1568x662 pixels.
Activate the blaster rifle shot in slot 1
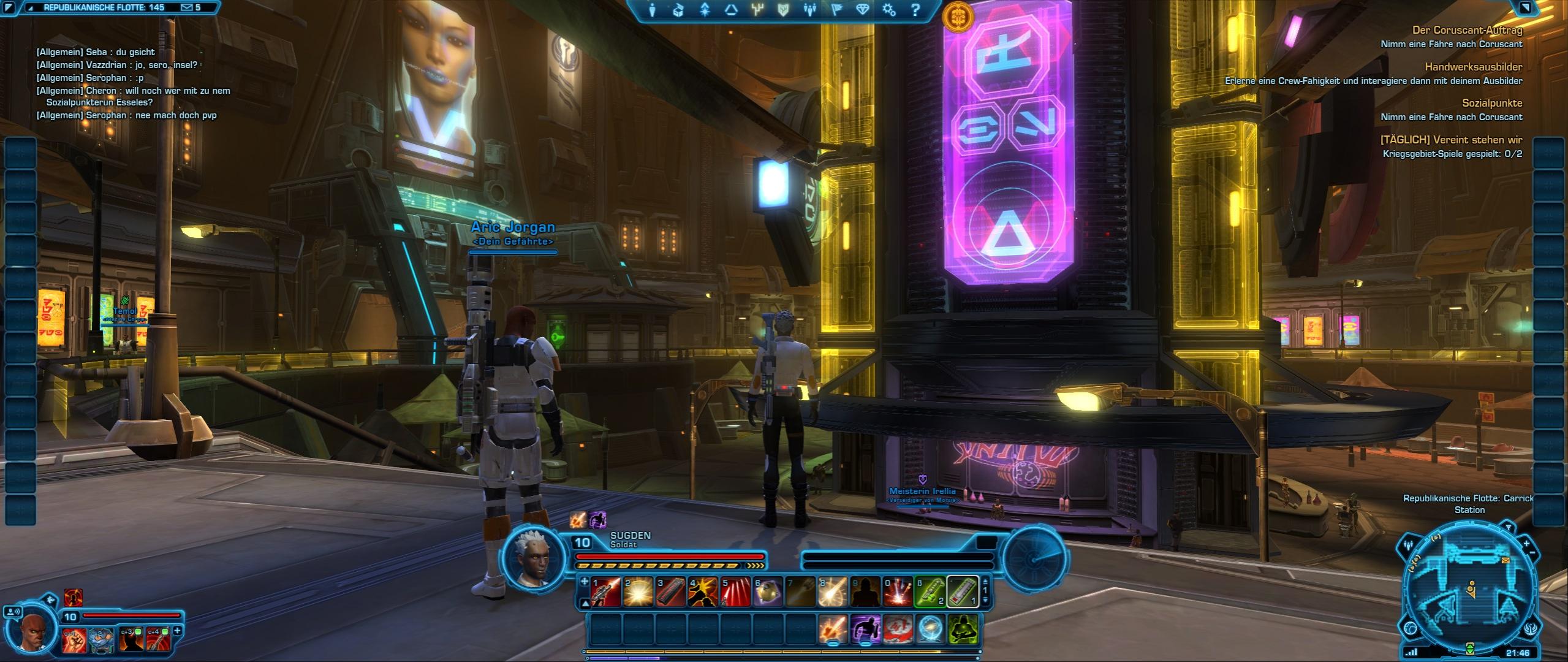tap(605, 592)
